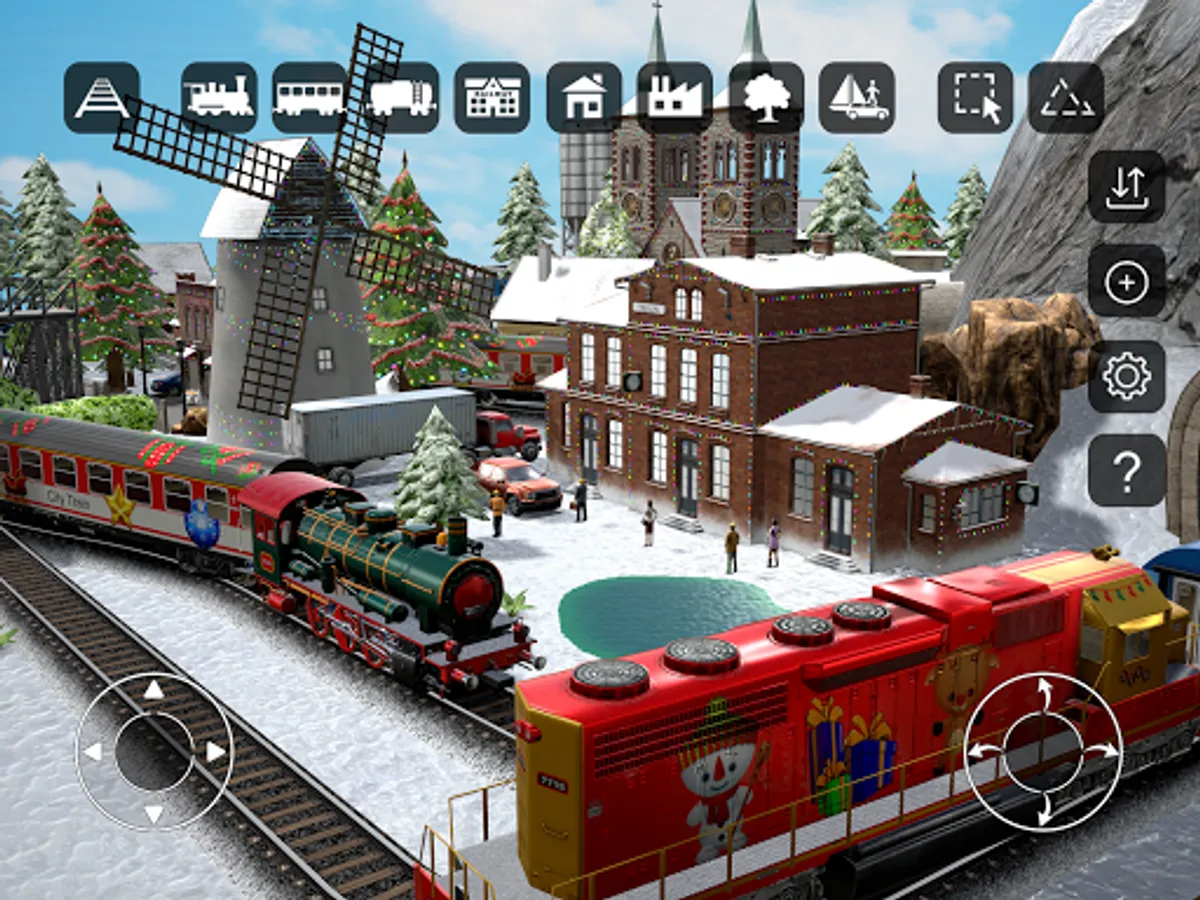Click the dashed triangle tool
1200x900 pixels.
1066,98
